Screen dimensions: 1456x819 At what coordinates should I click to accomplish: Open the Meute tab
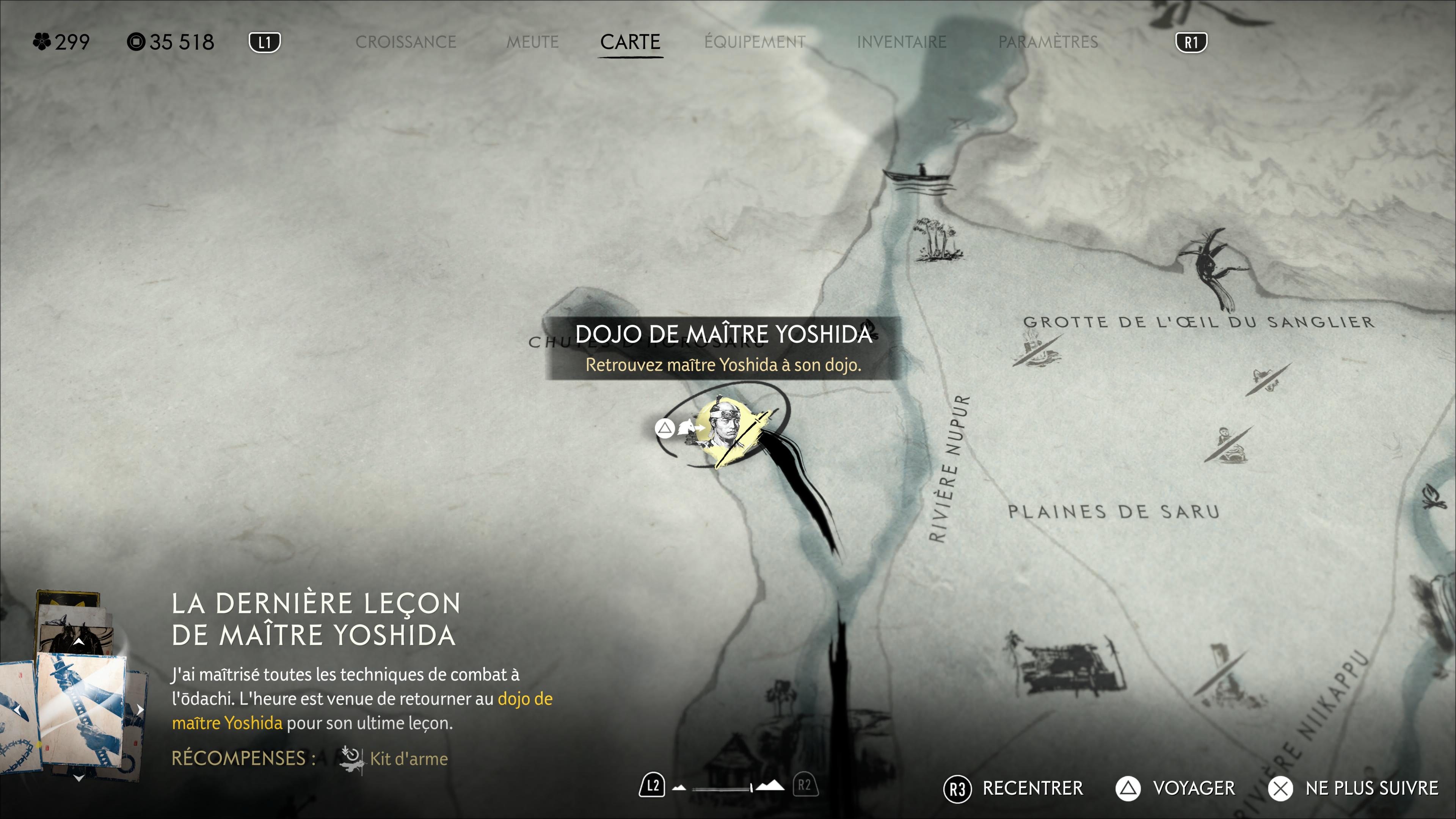coord(532,42)
